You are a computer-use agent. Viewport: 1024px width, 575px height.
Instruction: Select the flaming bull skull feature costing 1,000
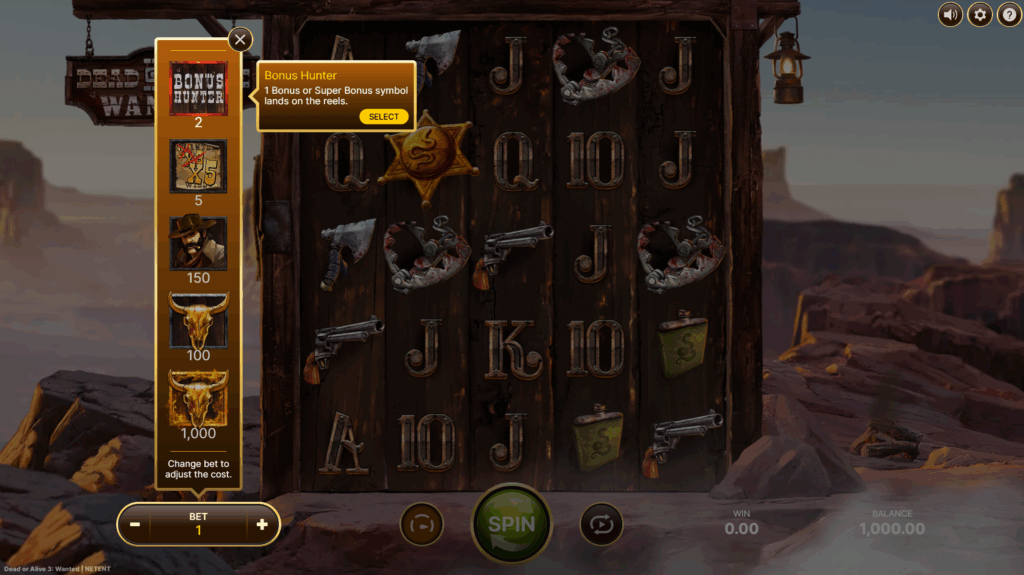point(198,398)
